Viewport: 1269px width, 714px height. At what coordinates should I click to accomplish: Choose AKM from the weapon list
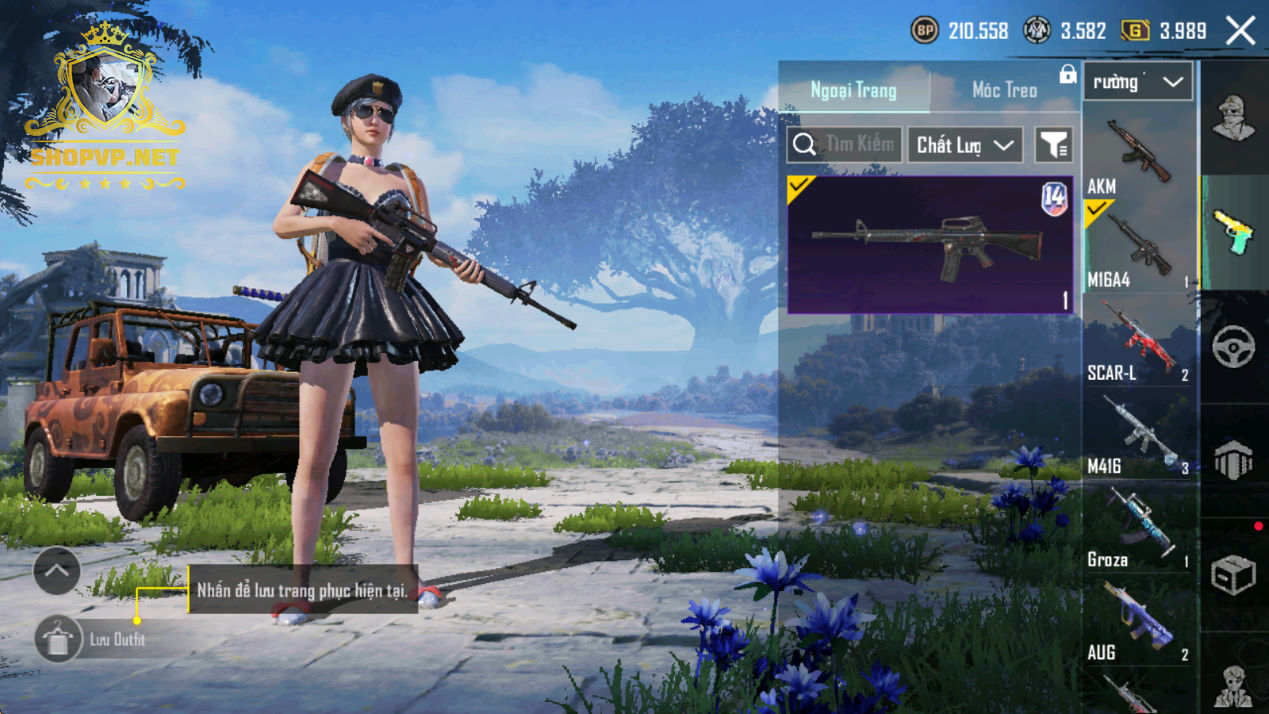[1139, 155]
